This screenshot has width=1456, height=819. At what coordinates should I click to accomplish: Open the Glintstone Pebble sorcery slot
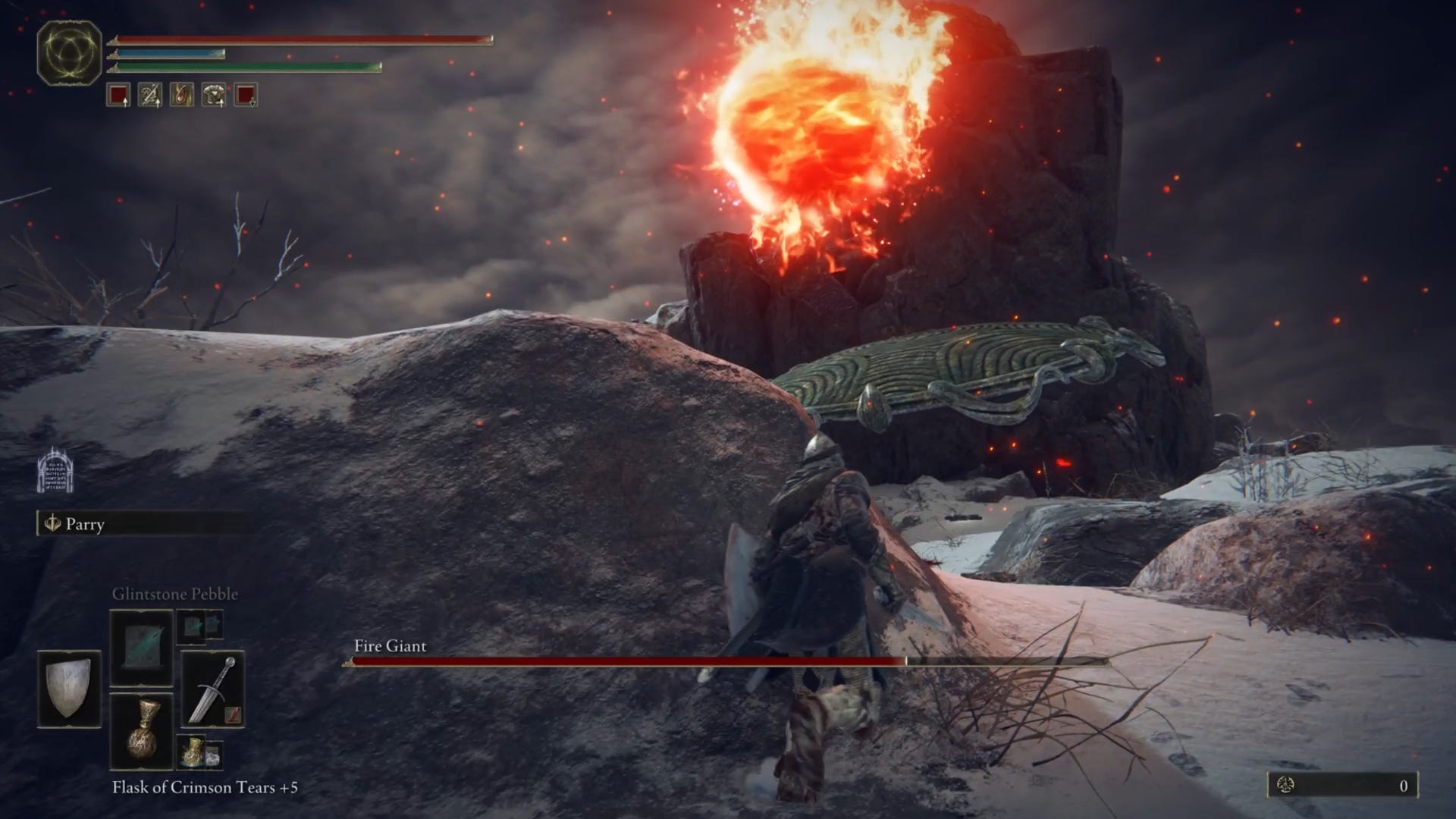pos(141,647)
